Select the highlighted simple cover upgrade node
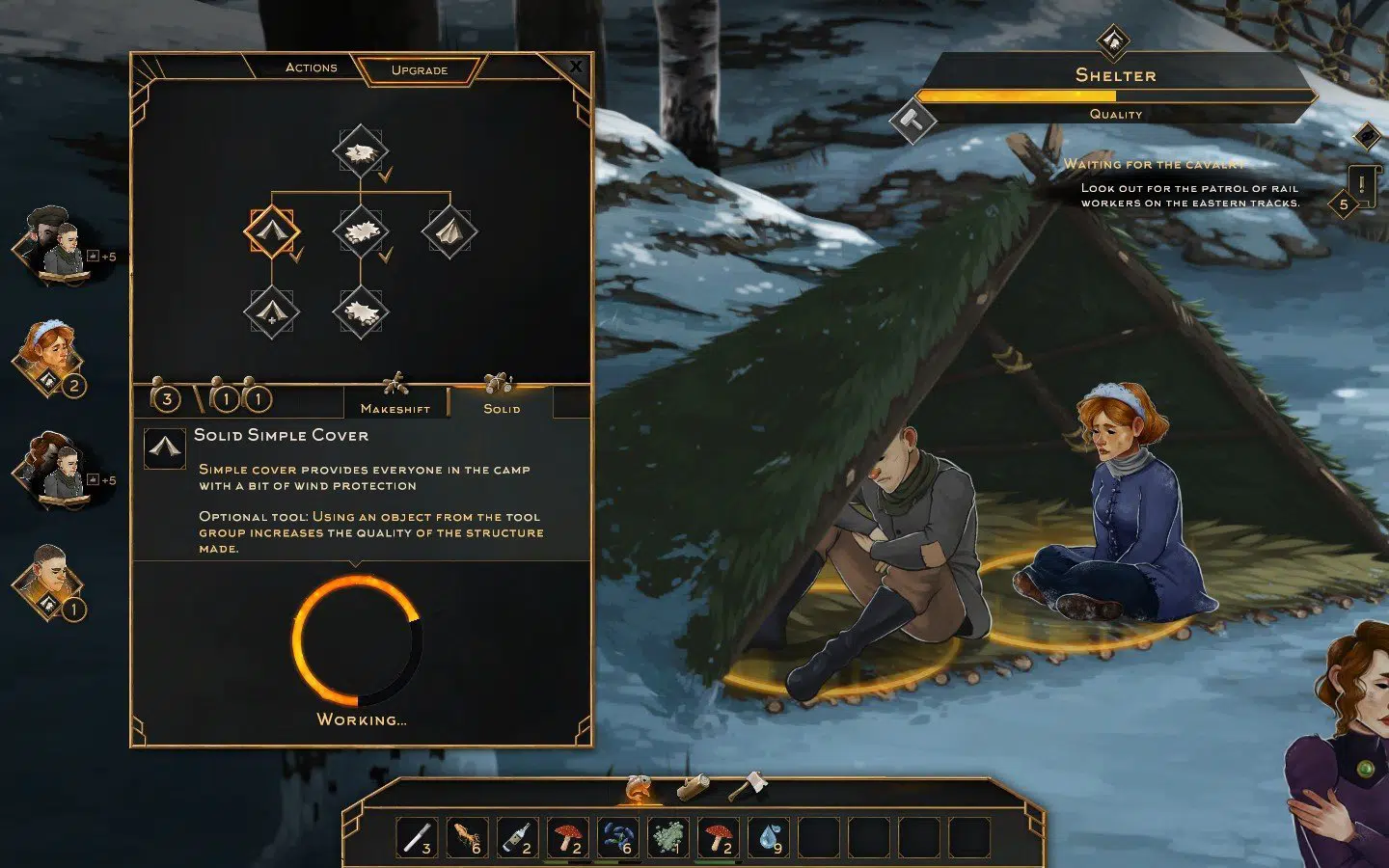1389x868 pixels. pyautogui.click(x=272, y=232)
